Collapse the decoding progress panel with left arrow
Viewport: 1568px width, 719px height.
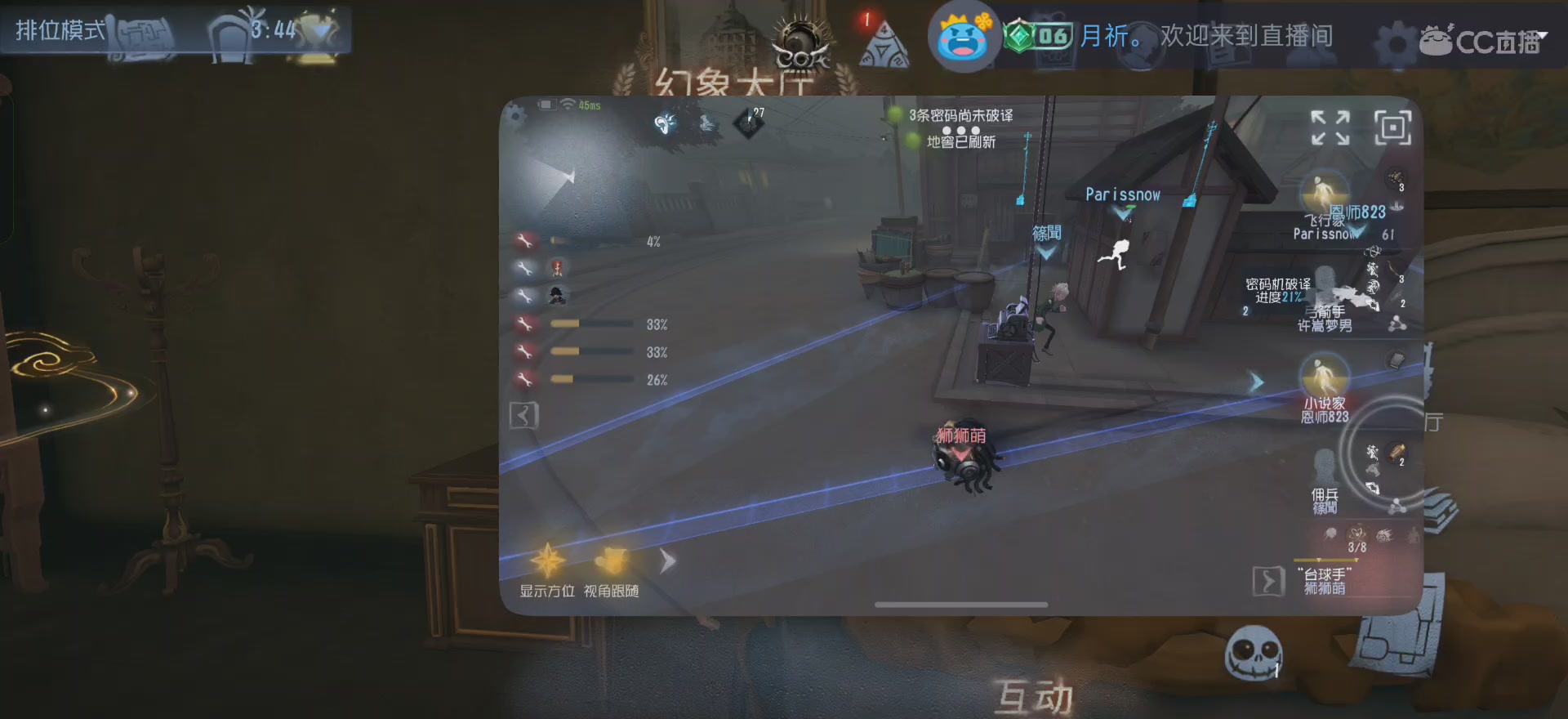point(523,415)
